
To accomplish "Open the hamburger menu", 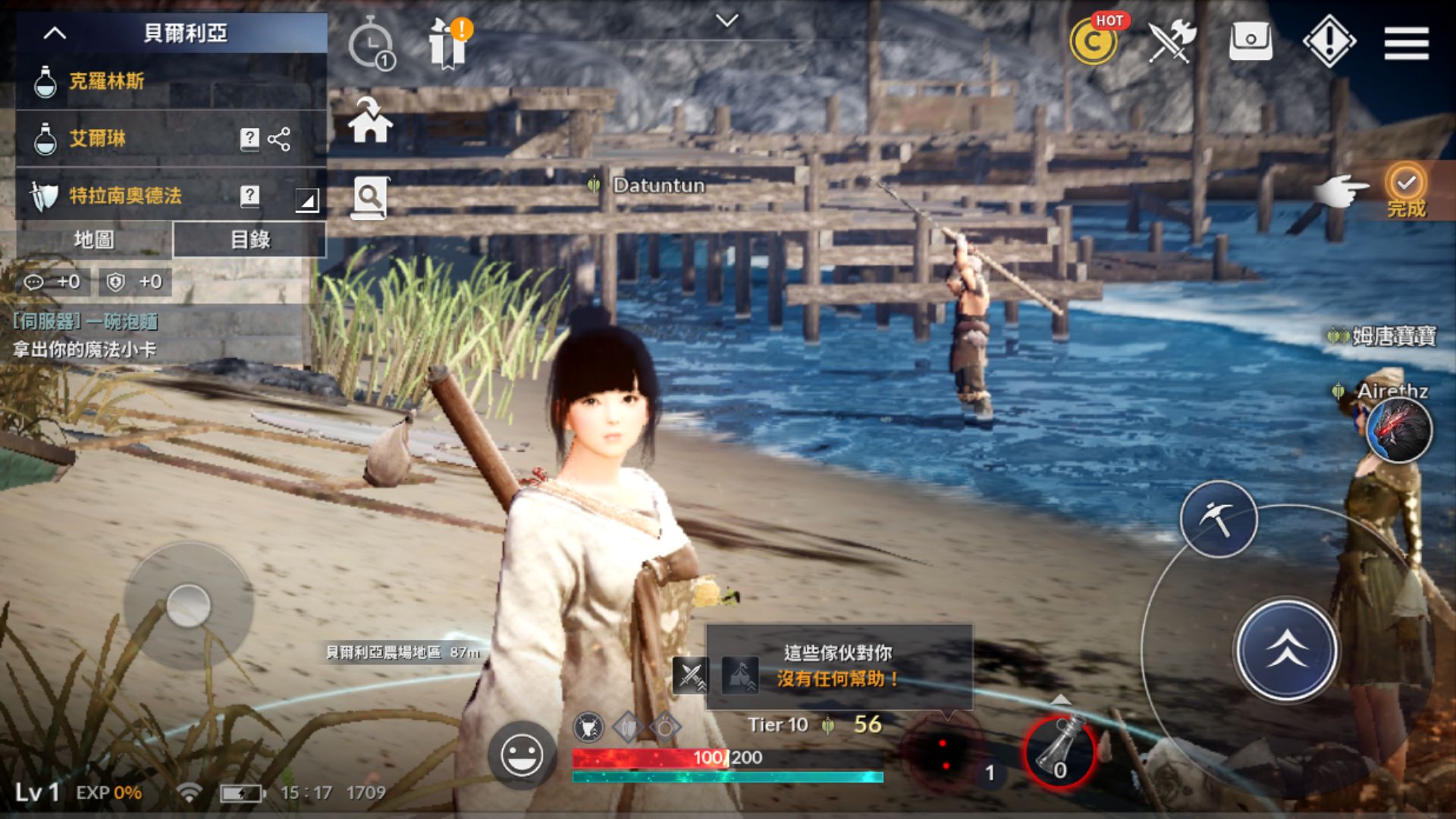I will coord(1406,43).
